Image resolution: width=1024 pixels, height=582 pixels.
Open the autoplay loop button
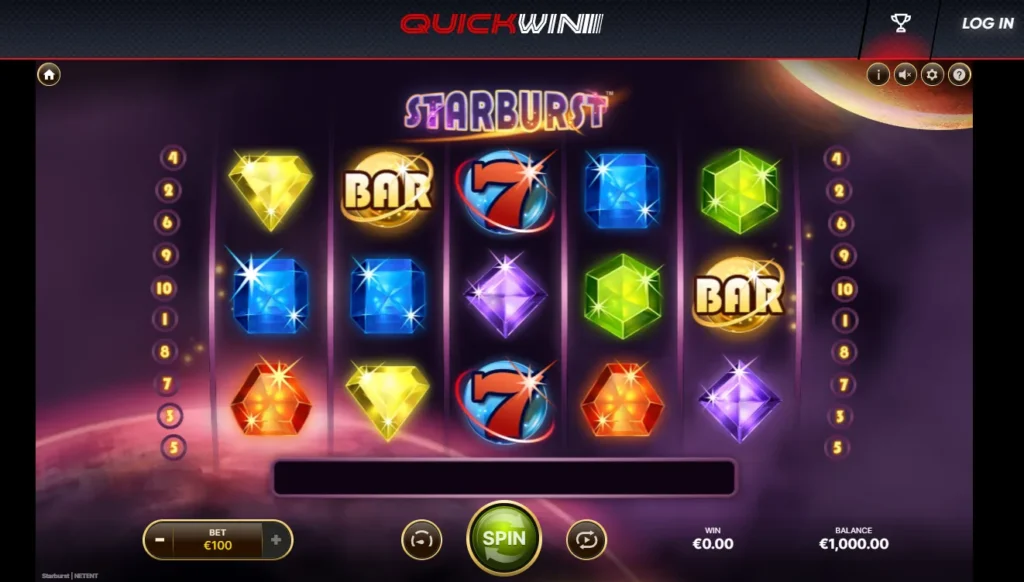point(586,540)
